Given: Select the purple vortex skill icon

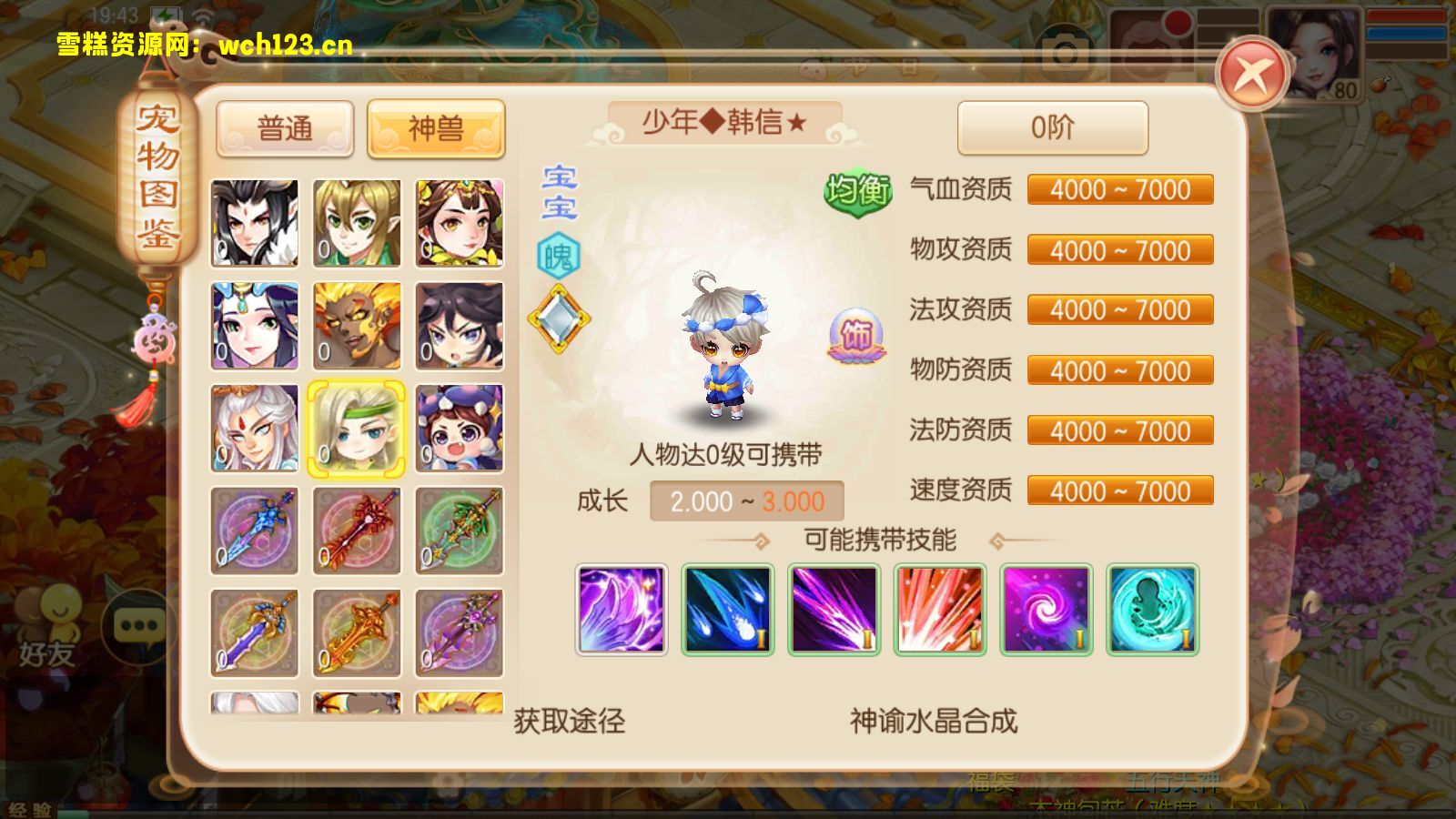Looking at the screenshot, I should 1045,610.
